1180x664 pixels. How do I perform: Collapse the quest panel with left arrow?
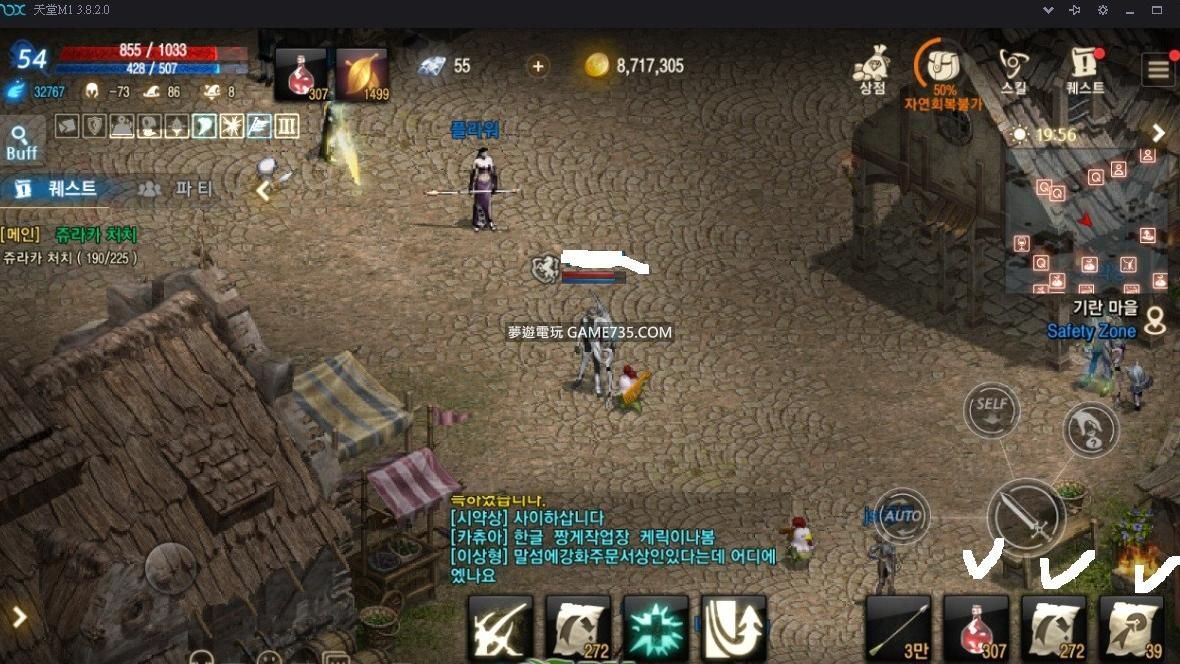[264, 190]
